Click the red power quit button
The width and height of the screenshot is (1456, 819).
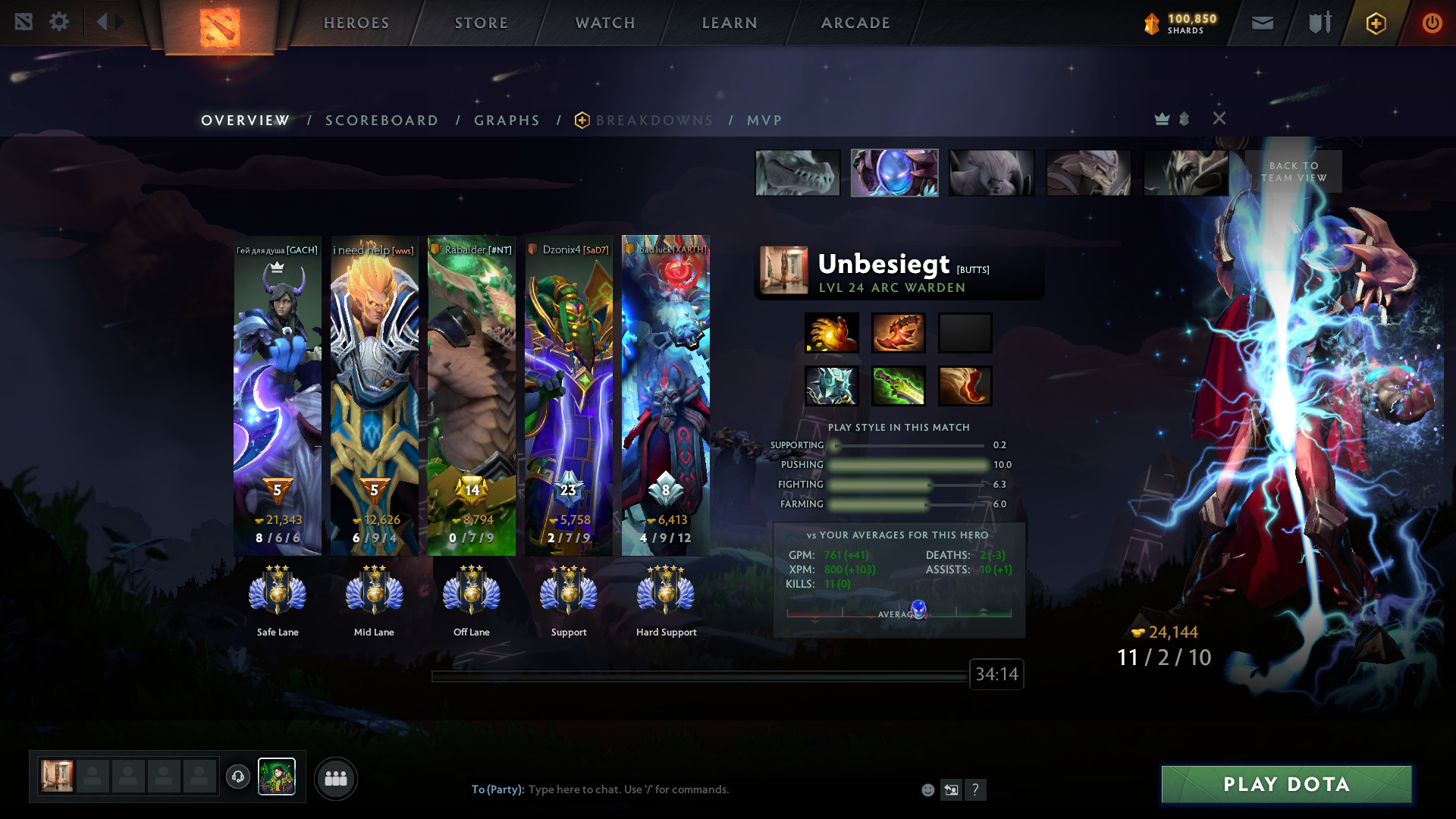pyautogui.click(x=1432, y=23)
